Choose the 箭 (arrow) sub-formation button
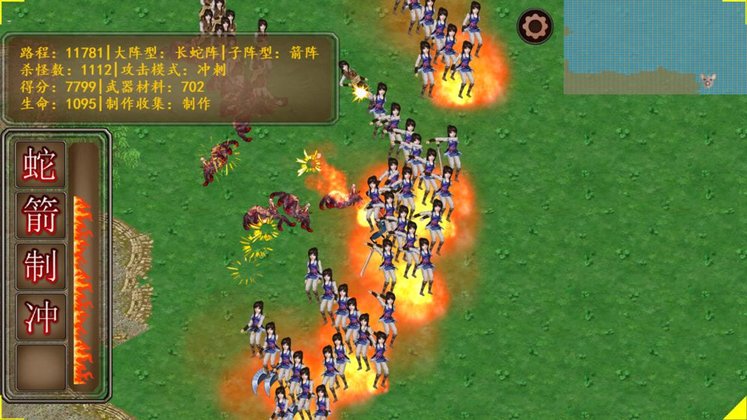747x420 pixels. [40, 215]
